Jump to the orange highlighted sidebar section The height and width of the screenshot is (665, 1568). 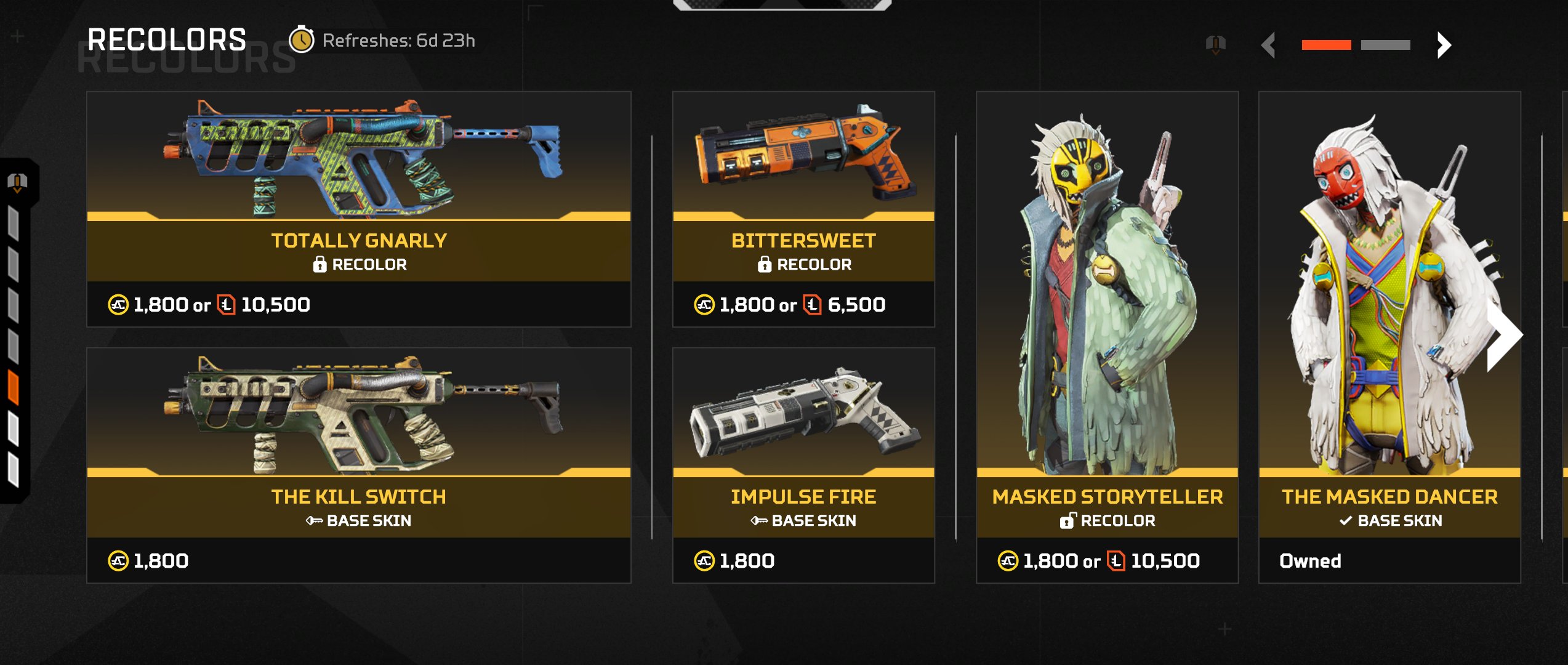tap(14, 388)
